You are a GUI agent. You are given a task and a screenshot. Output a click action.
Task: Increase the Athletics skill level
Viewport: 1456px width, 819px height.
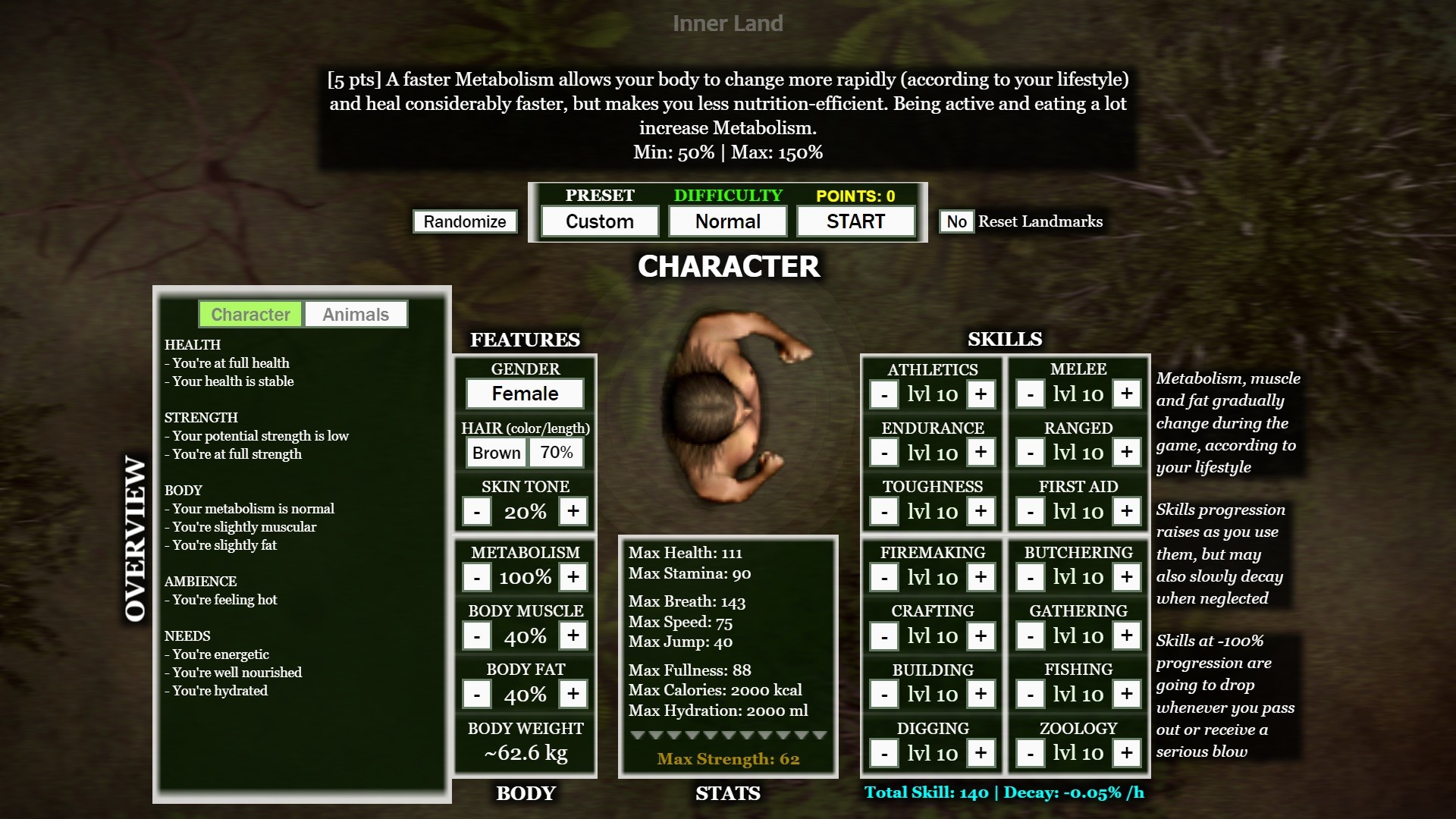tap(981, 394)
